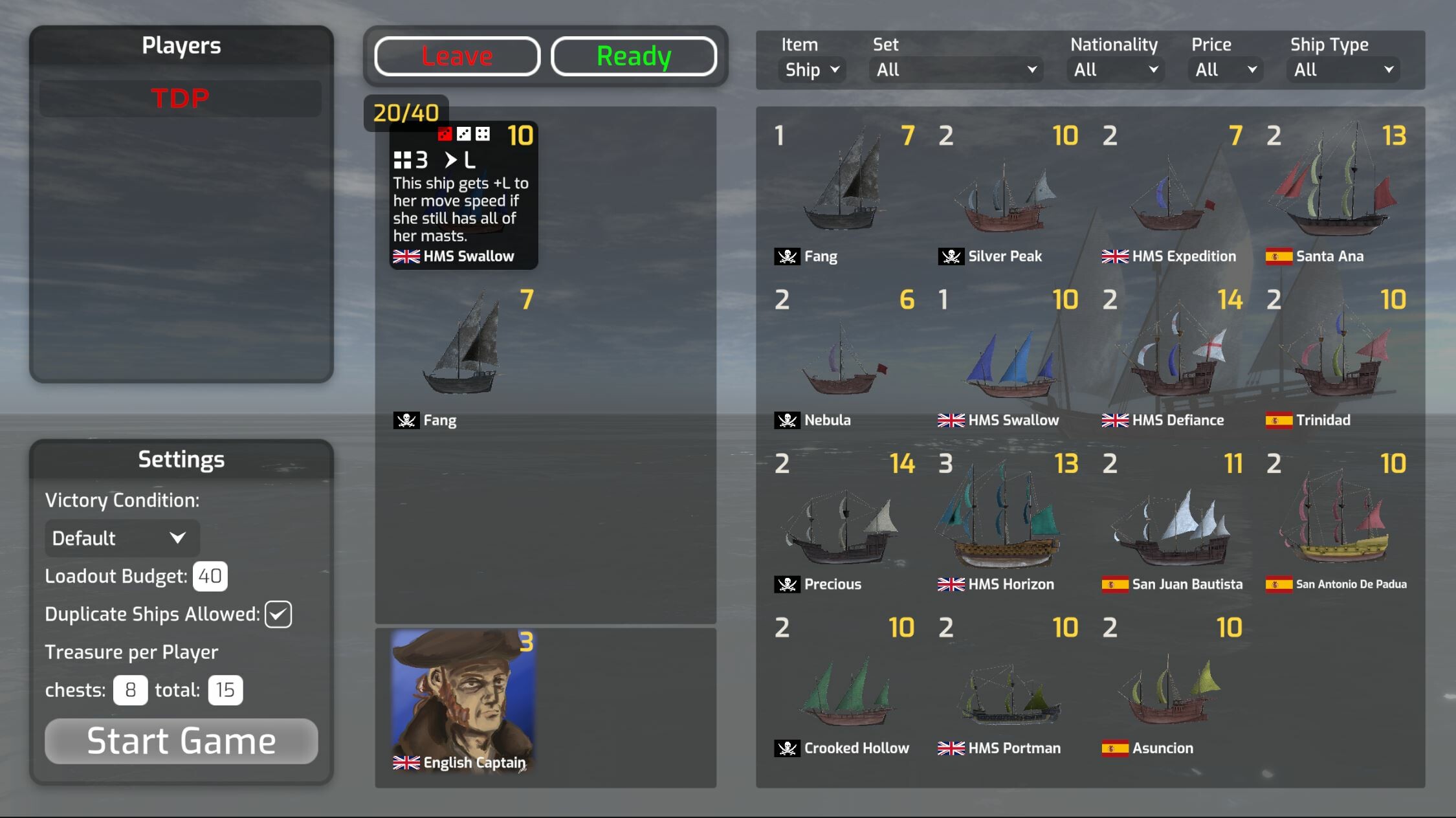Open the Nationality filter dropdown
1456x818 pixels.
[1114, 69]
